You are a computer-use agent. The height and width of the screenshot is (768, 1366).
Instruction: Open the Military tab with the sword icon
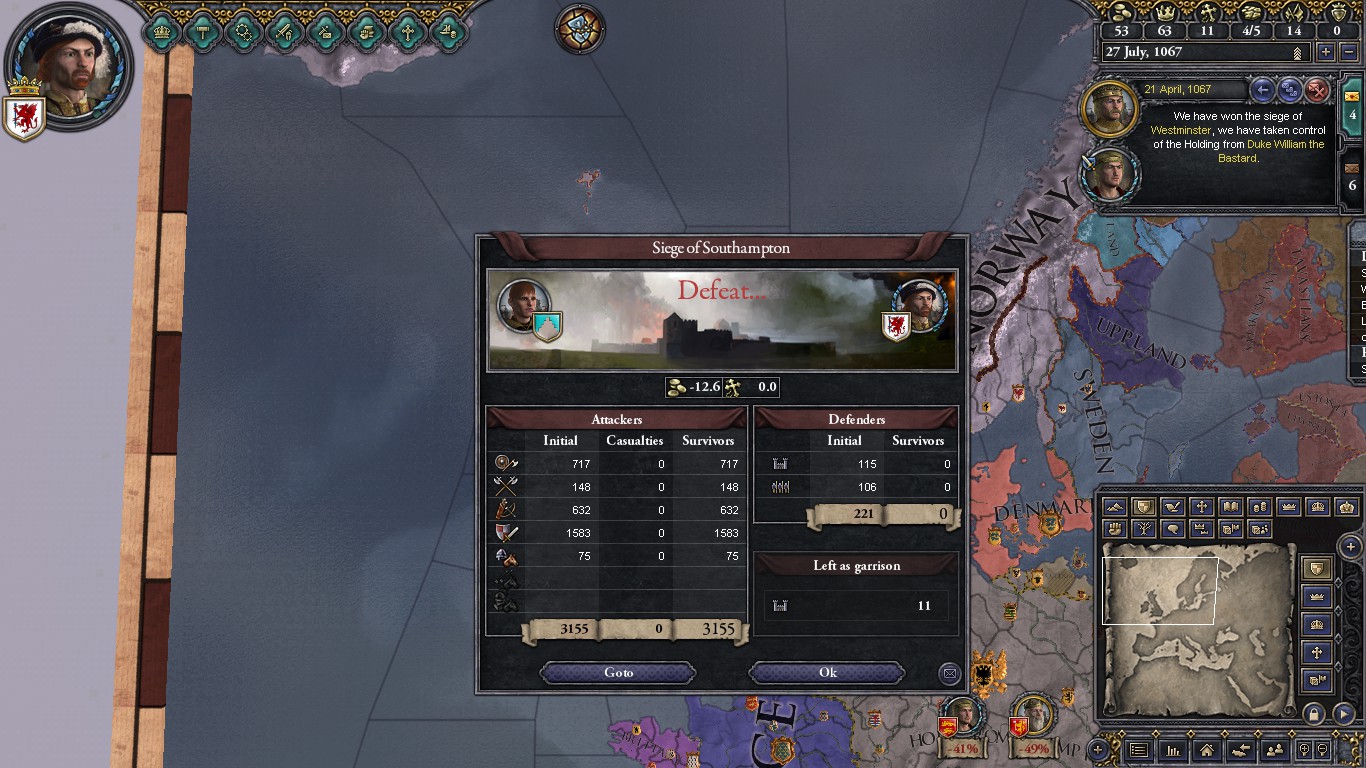[285, 31]
